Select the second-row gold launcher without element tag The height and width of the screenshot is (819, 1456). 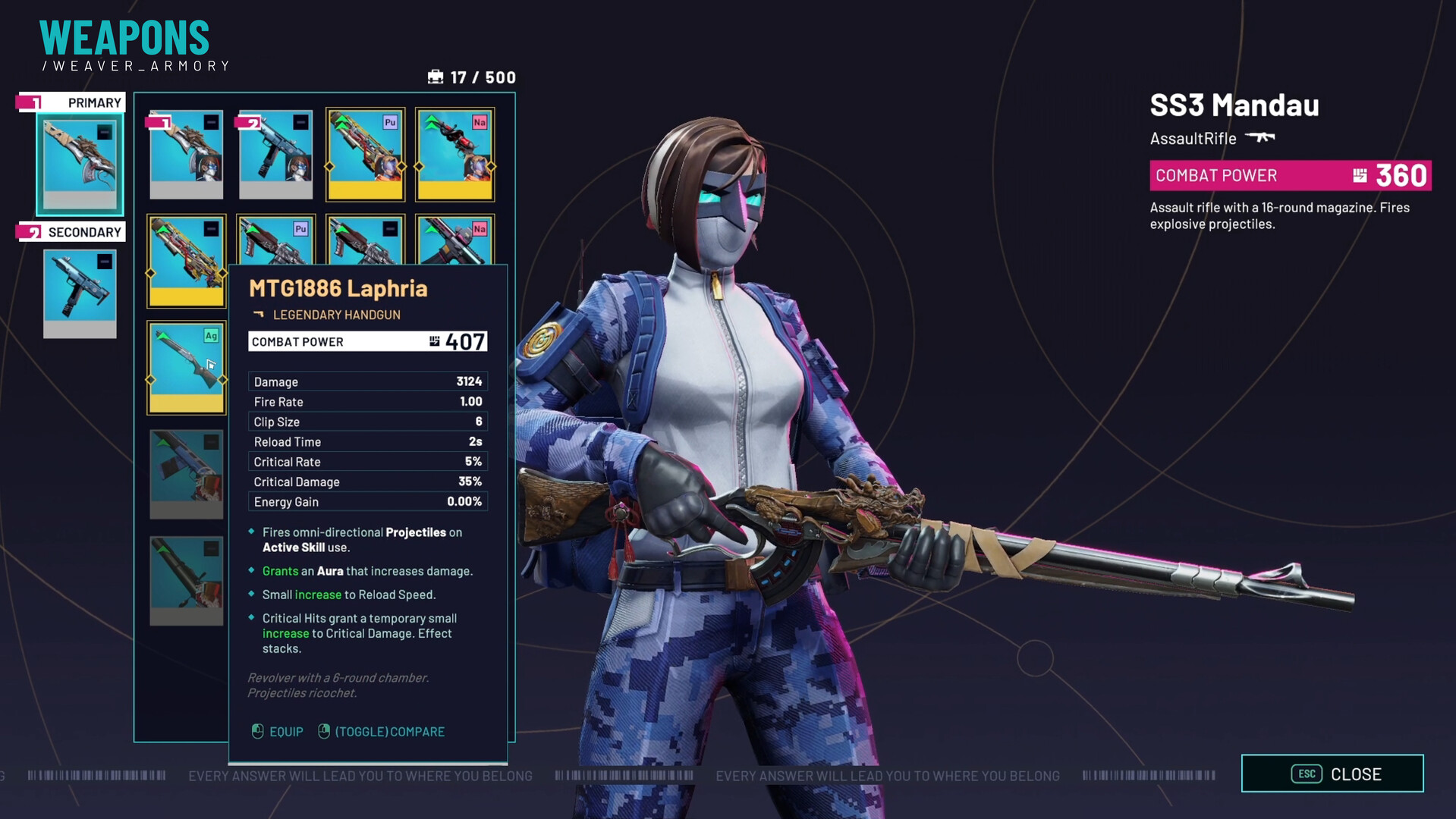coord(186,261)
